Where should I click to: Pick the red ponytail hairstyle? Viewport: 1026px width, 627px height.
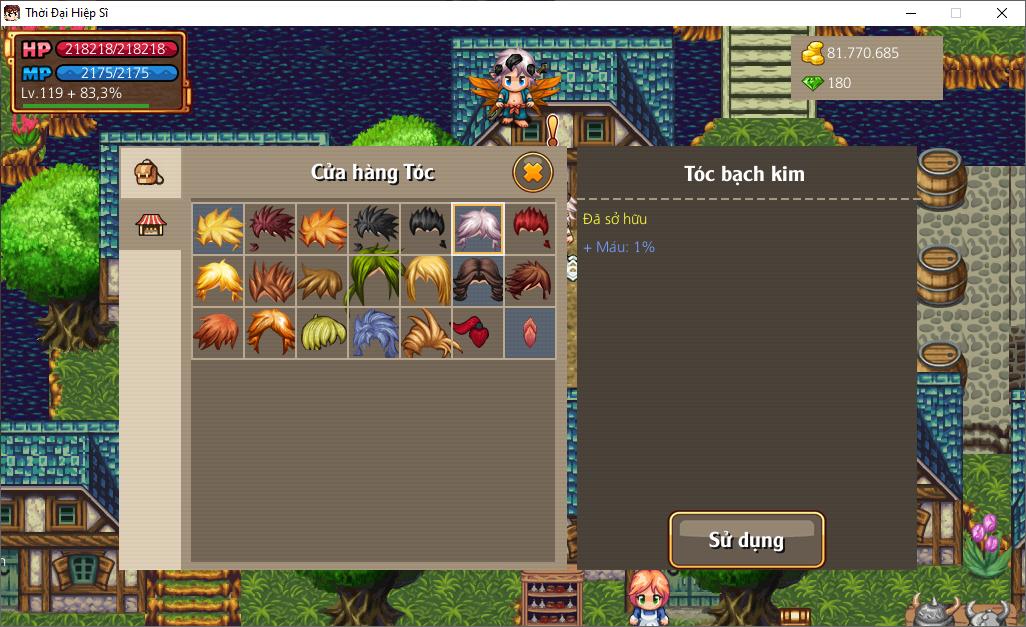(x=478, y=332)
